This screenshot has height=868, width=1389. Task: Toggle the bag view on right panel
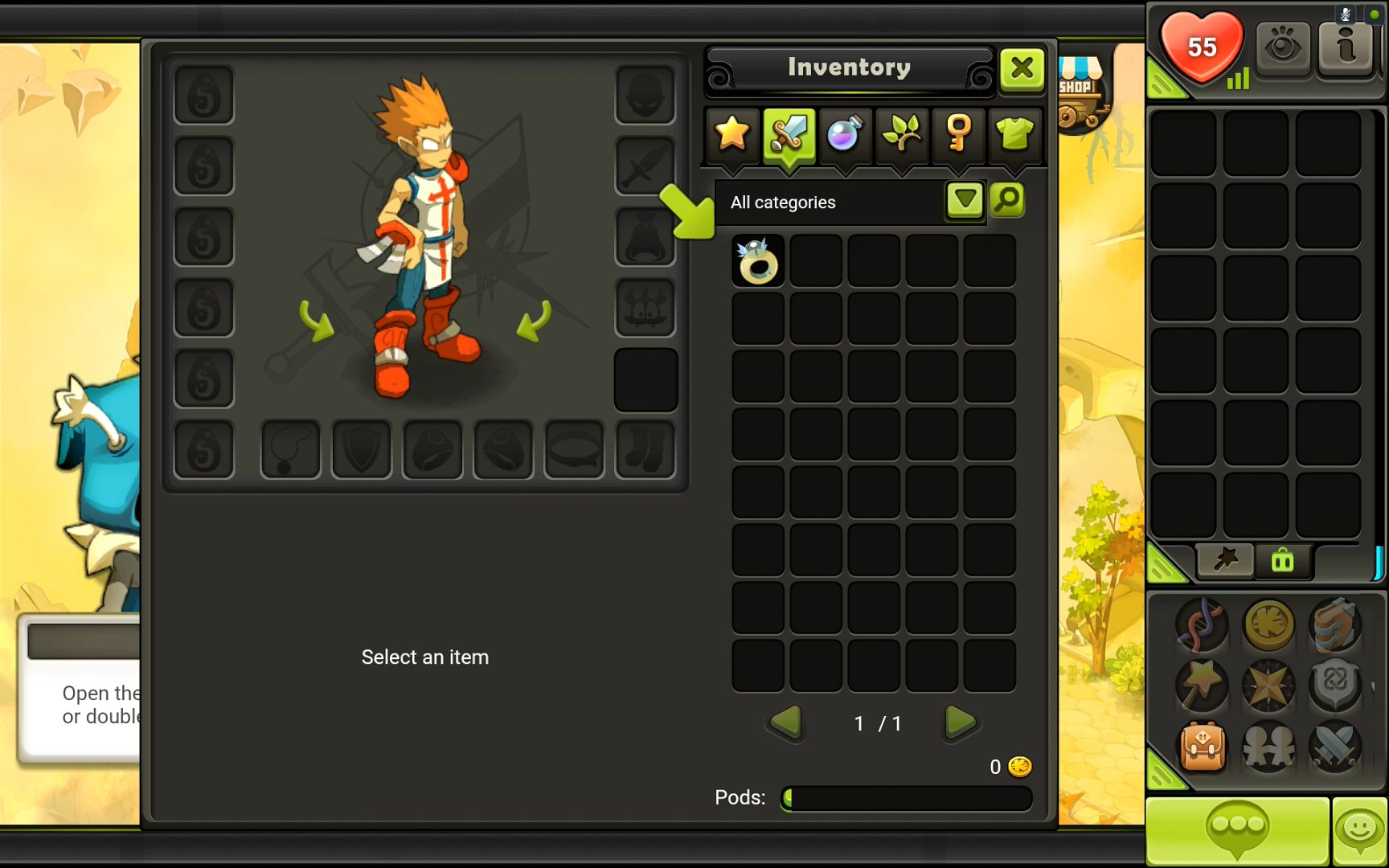pos(1282,561)
